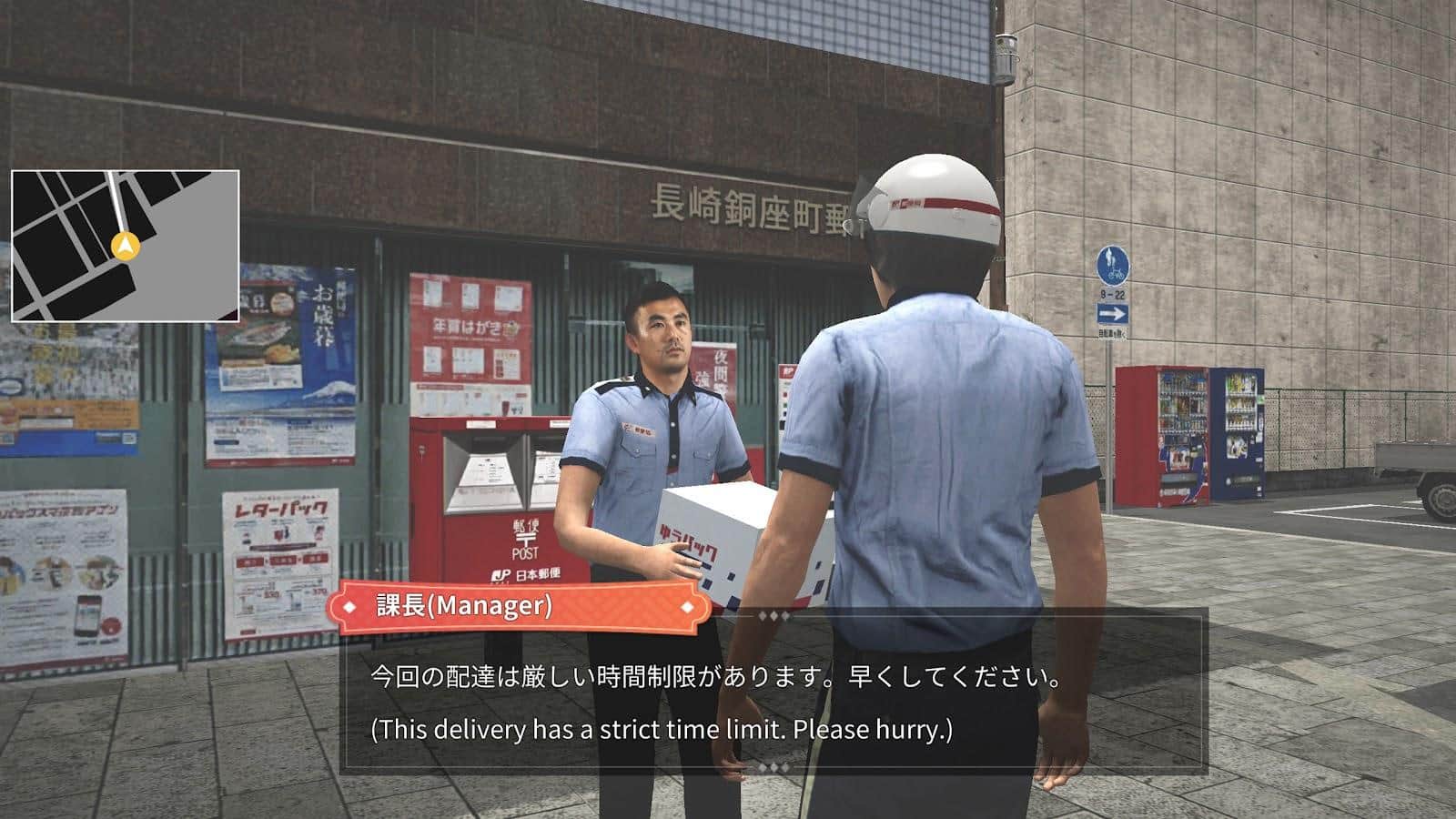Click the Japan Post logo on the red postbox
Image resolution: width=1456 pixels, height=819 pixels.
point(503,573)
